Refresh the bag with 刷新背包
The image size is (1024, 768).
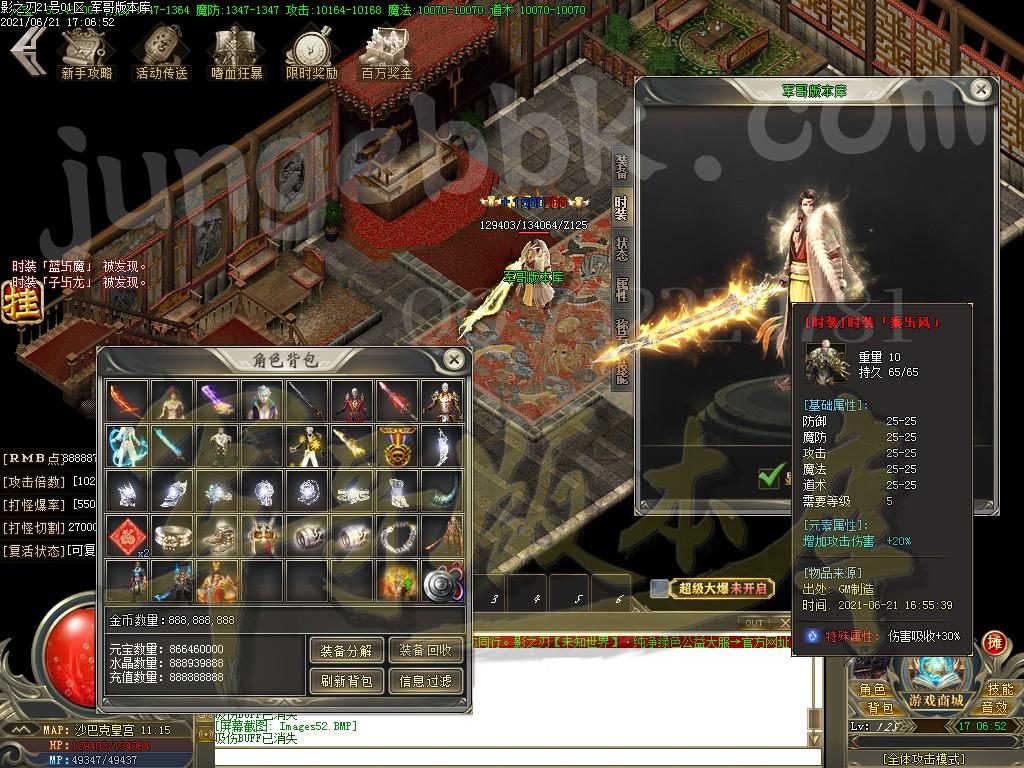pyautogui.click(x=346, y=681)
